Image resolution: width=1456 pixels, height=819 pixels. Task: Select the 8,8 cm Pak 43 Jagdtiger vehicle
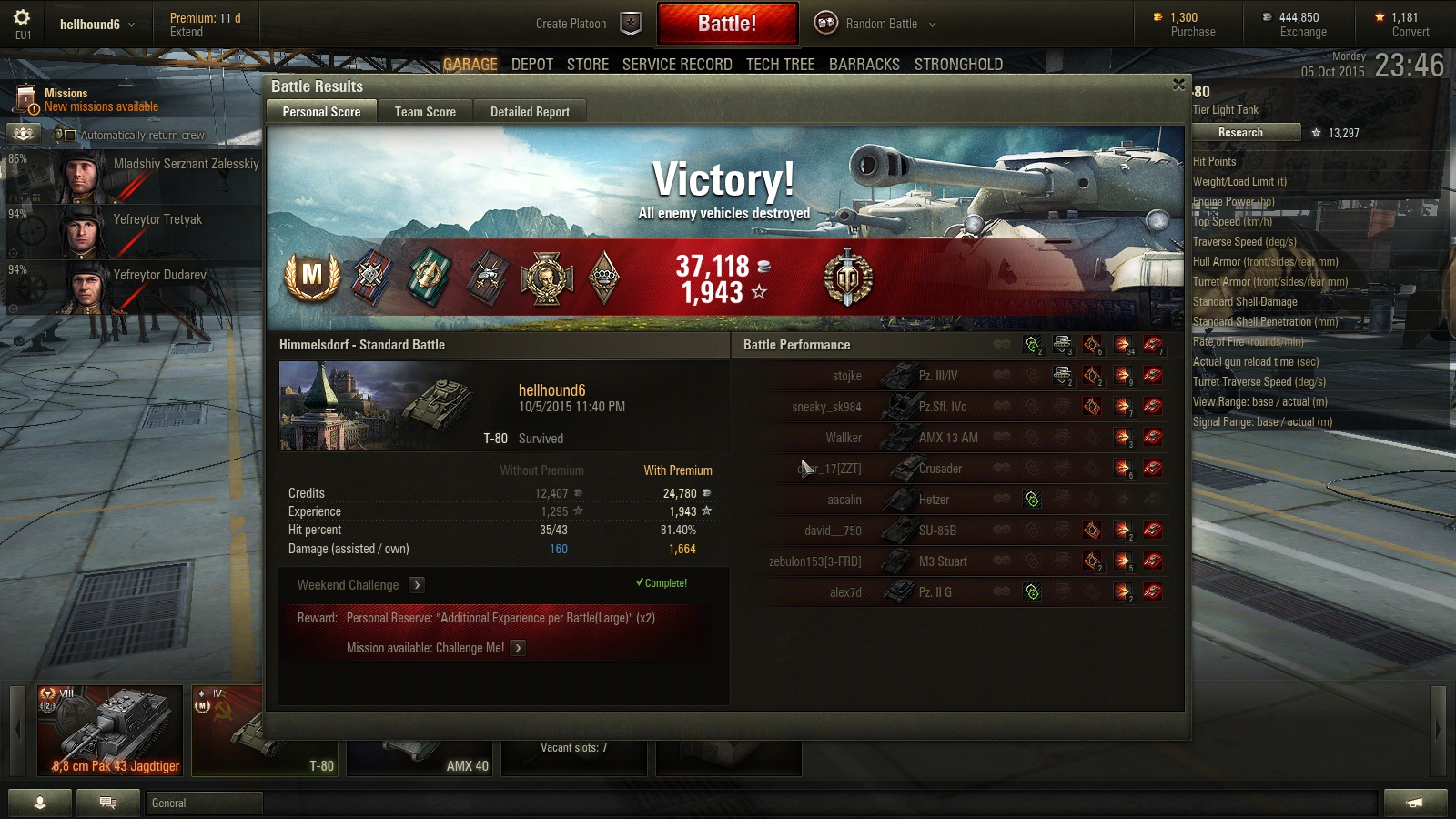(110, 731)
